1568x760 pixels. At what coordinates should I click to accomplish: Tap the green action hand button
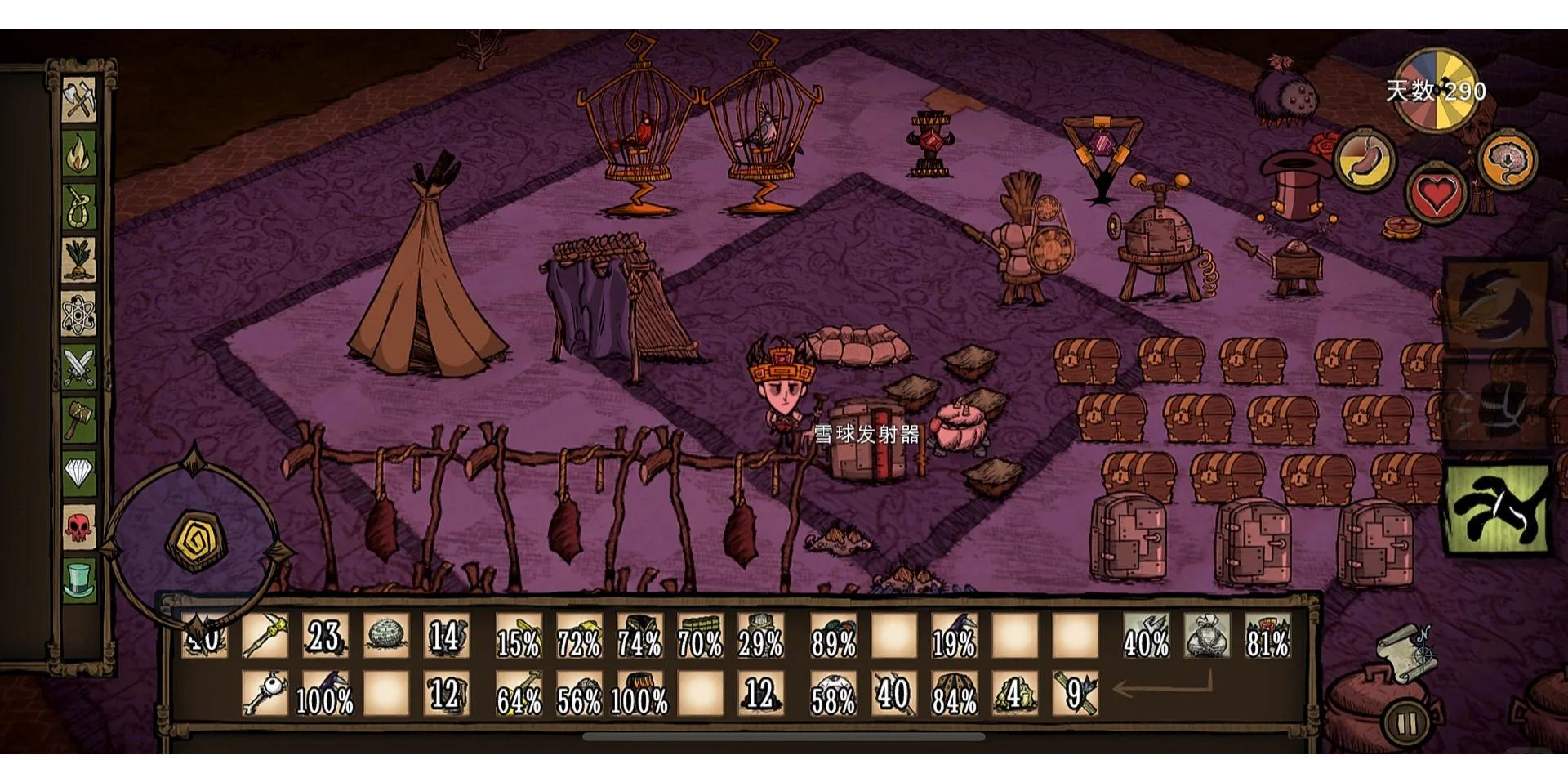pos(1497,508)
